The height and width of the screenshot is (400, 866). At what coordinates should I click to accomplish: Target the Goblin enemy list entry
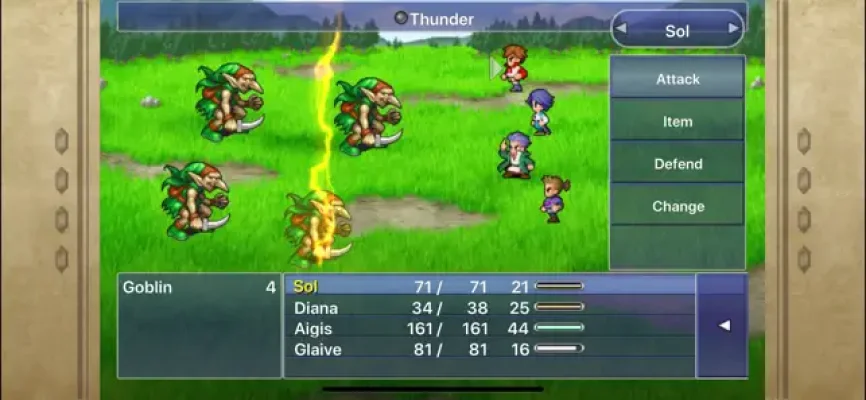pyautogui.click(x=199, y=287)
